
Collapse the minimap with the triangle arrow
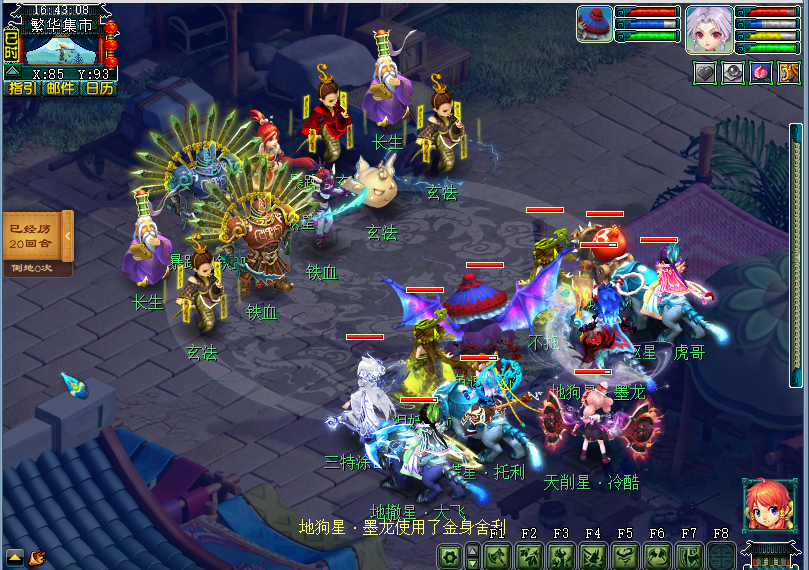(11, 72)
